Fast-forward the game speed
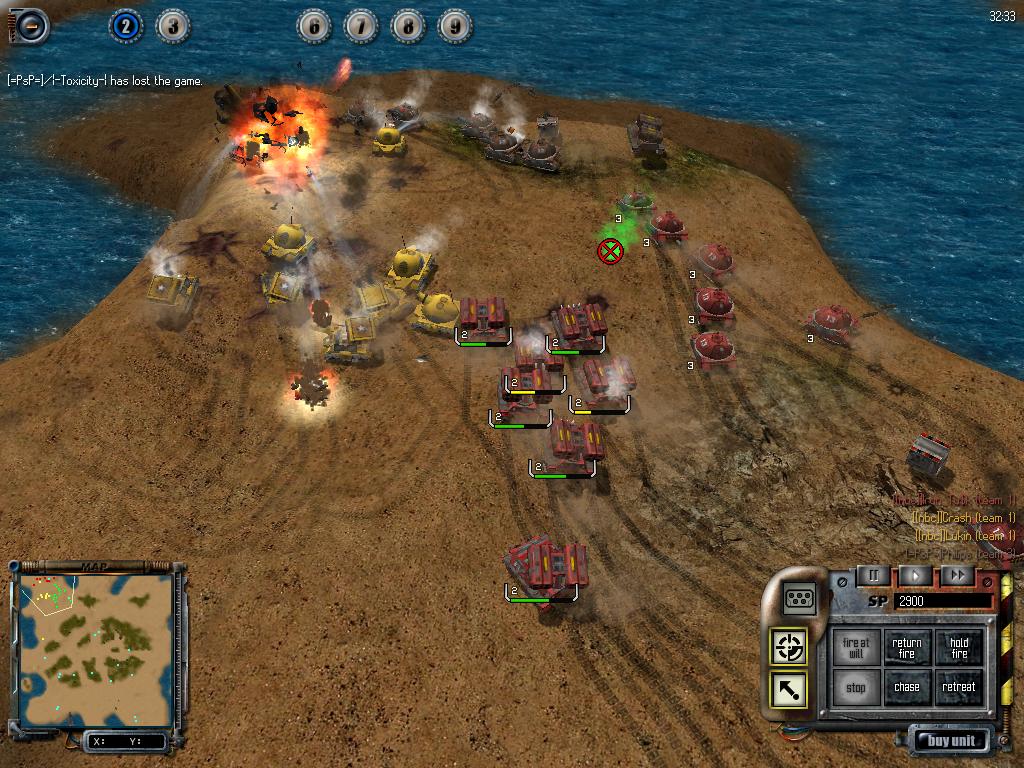Screen dimensions: 1024x768 pos(957,575)
